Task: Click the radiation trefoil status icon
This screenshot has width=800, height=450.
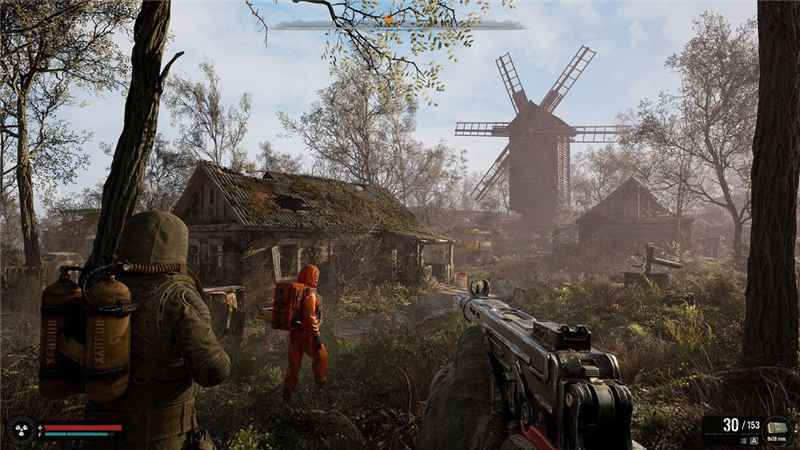Action: point(20,430)
